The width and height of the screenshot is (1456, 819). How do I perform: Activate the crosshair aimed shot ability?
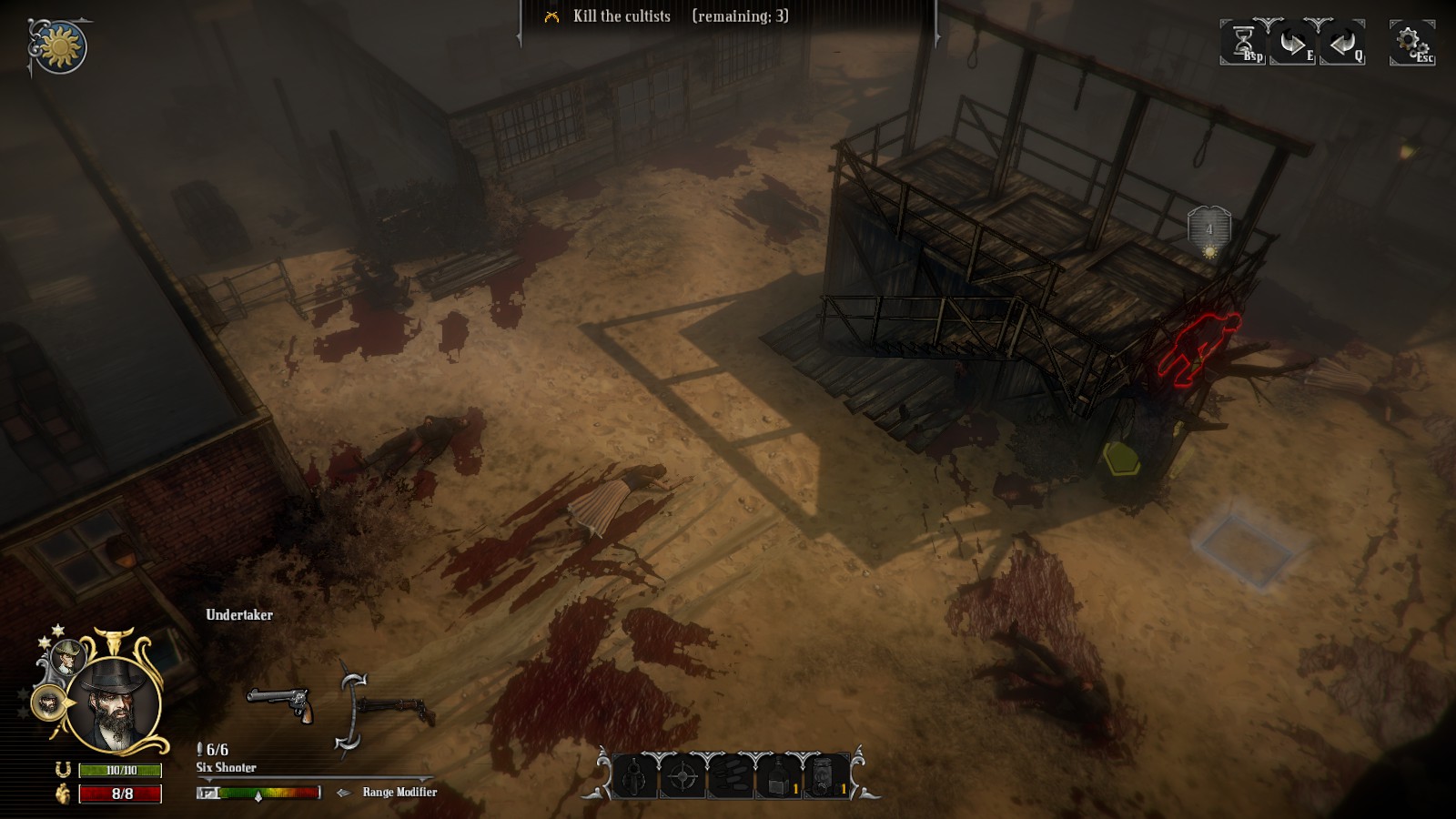coord(682,777)
